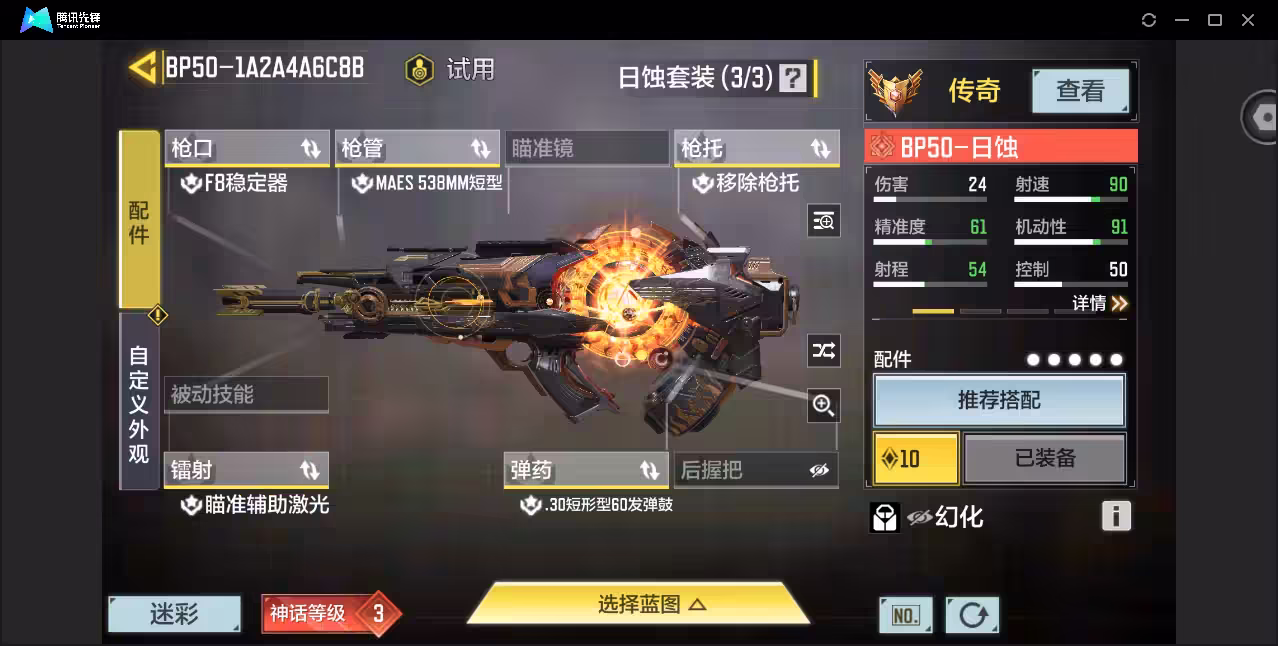Select the empty 瞄准镜 optic slot
Screen dimensions: 1278x646
pyautogui.click(x=586, y=149)
